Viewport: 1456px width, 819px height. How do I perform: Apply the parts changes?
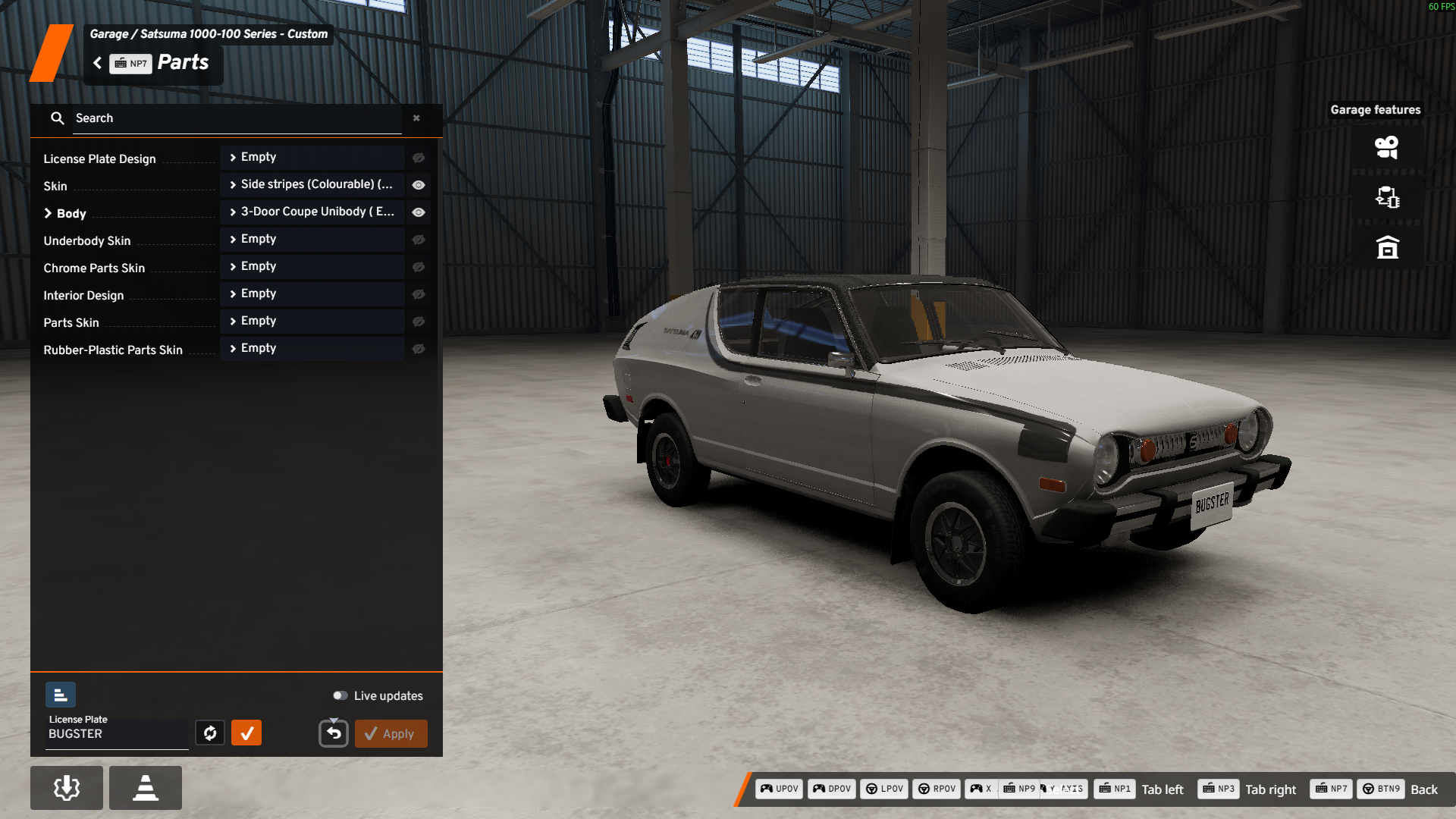point(391,734)
